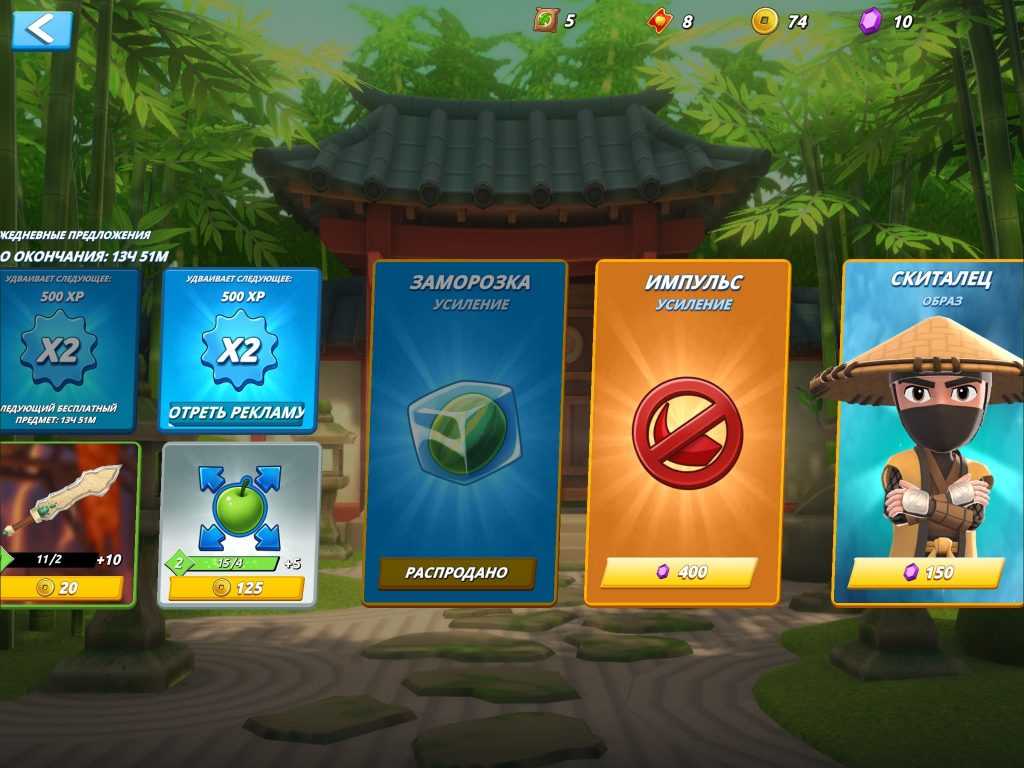
Task: Tap the green scroll currency icon
Action: click(545, 20)
